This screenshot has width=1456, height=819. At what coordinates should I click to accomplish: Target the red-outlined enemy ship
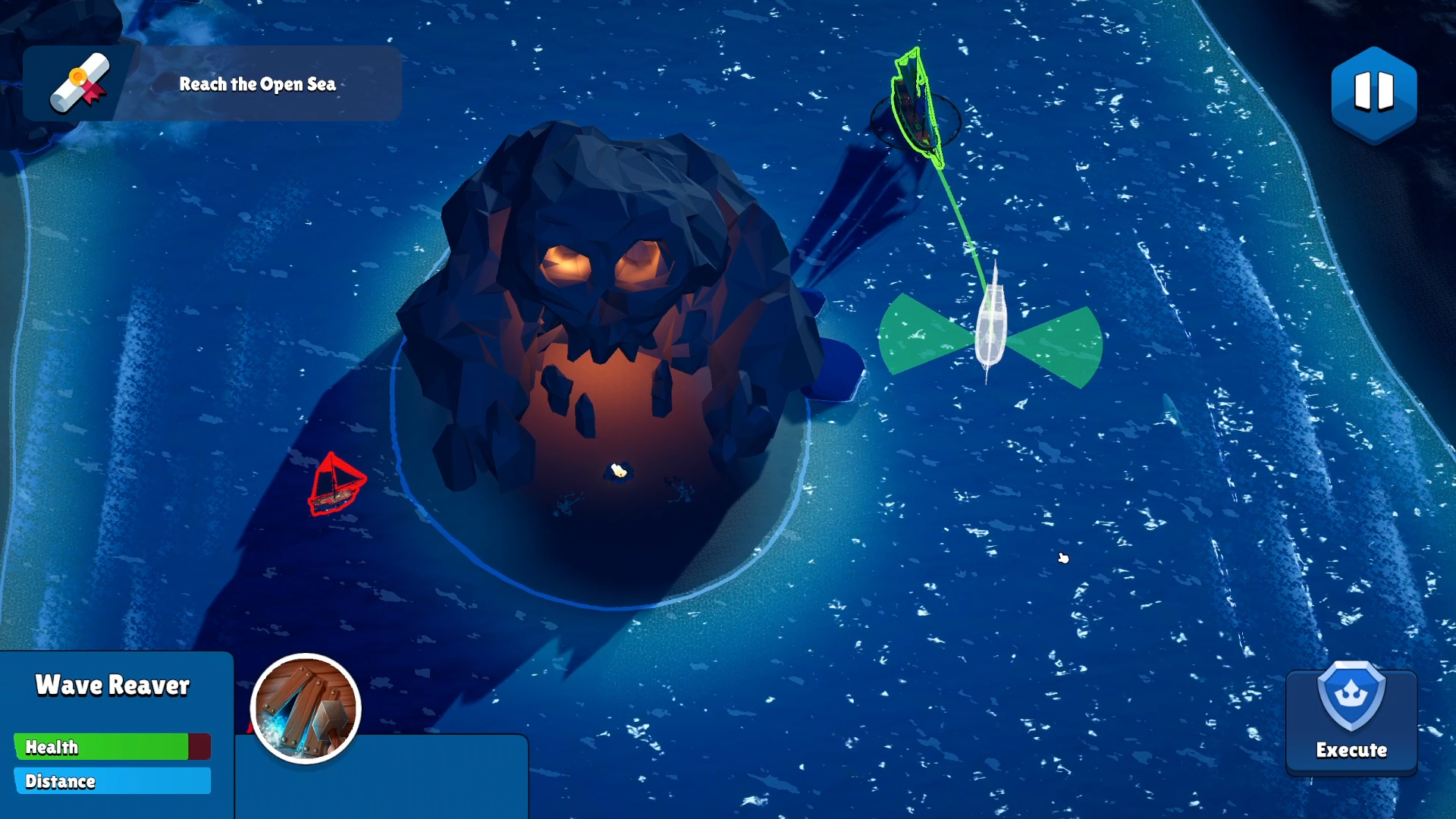pyautogui.click(x=335, y=486)
